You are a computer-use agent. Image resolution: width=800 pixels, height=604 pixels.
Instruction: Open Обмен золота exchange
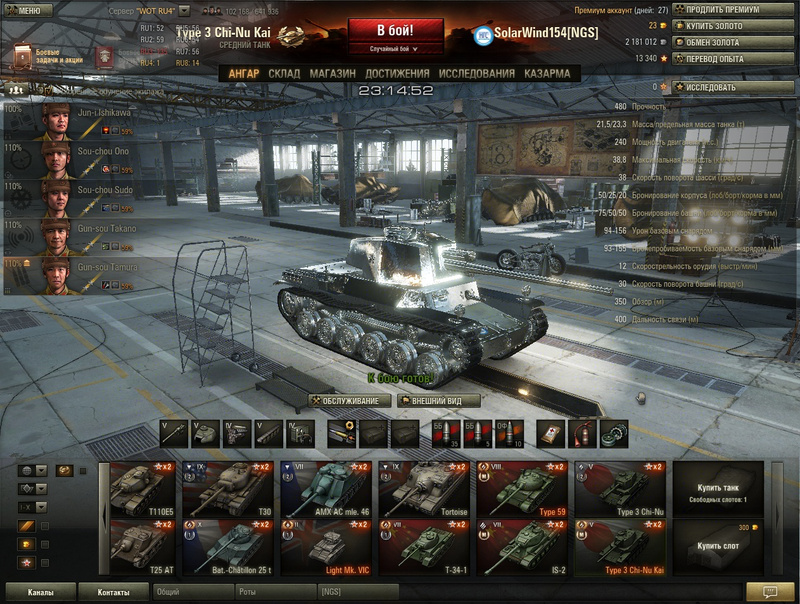(x=737, y=42)
